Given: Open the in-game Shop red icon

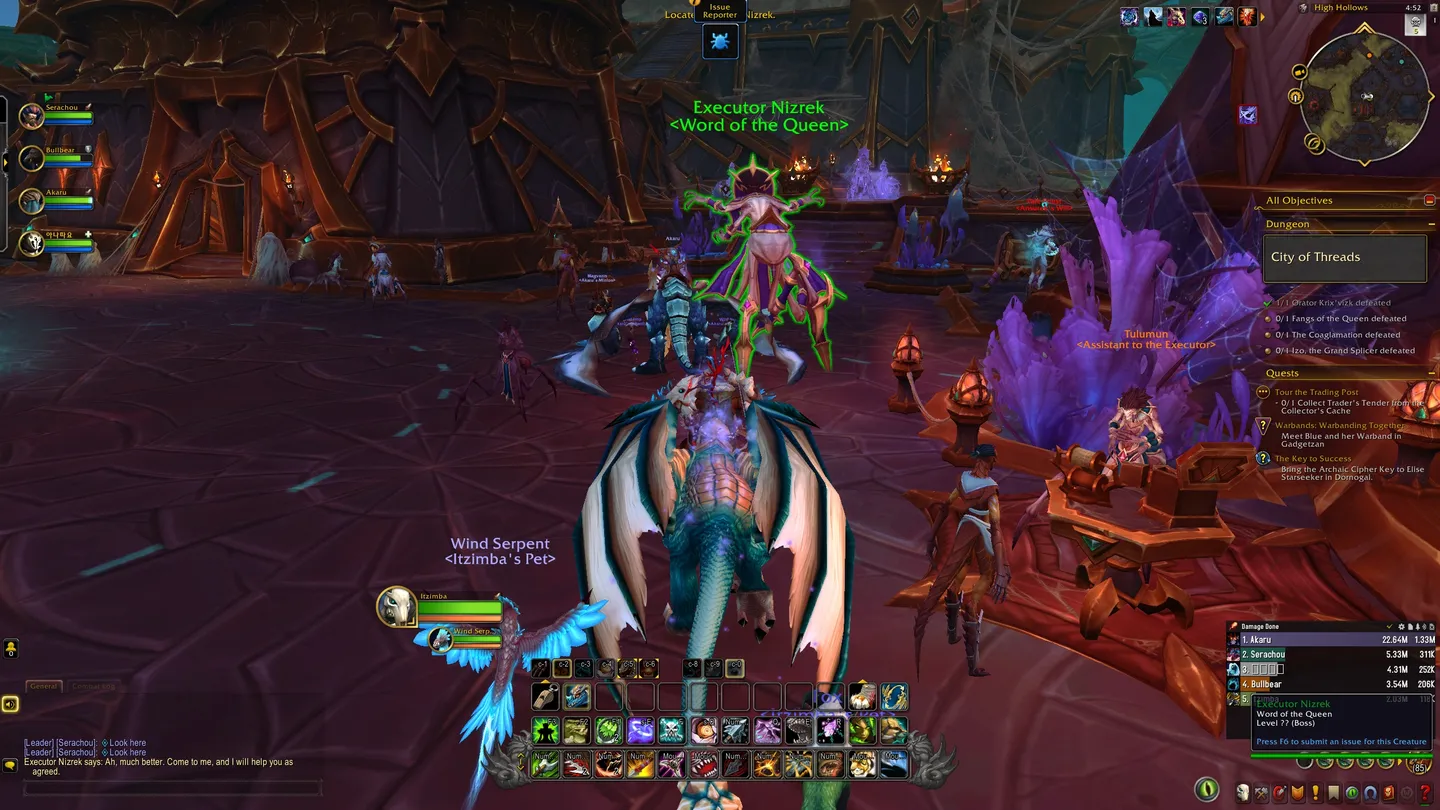Looking at the screenshot, I should (1387, 790).
